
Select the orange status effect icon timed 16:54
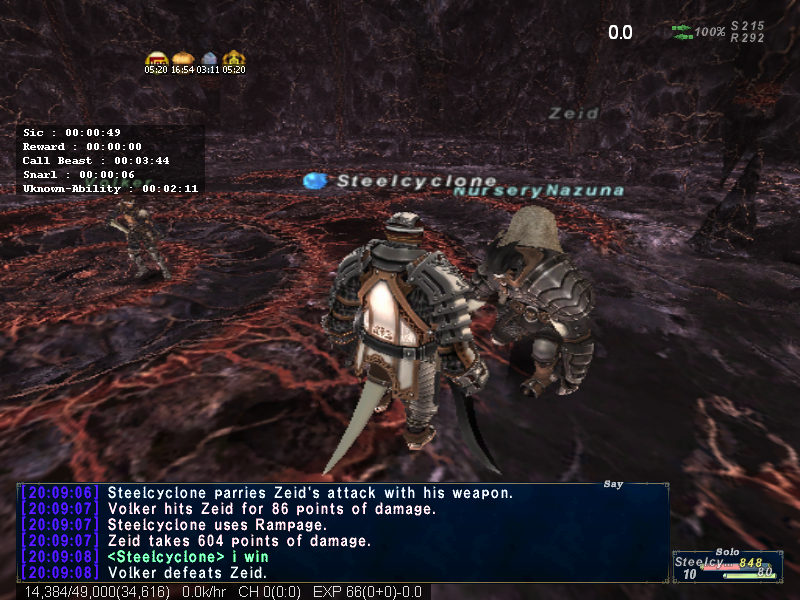coord(181,59)
